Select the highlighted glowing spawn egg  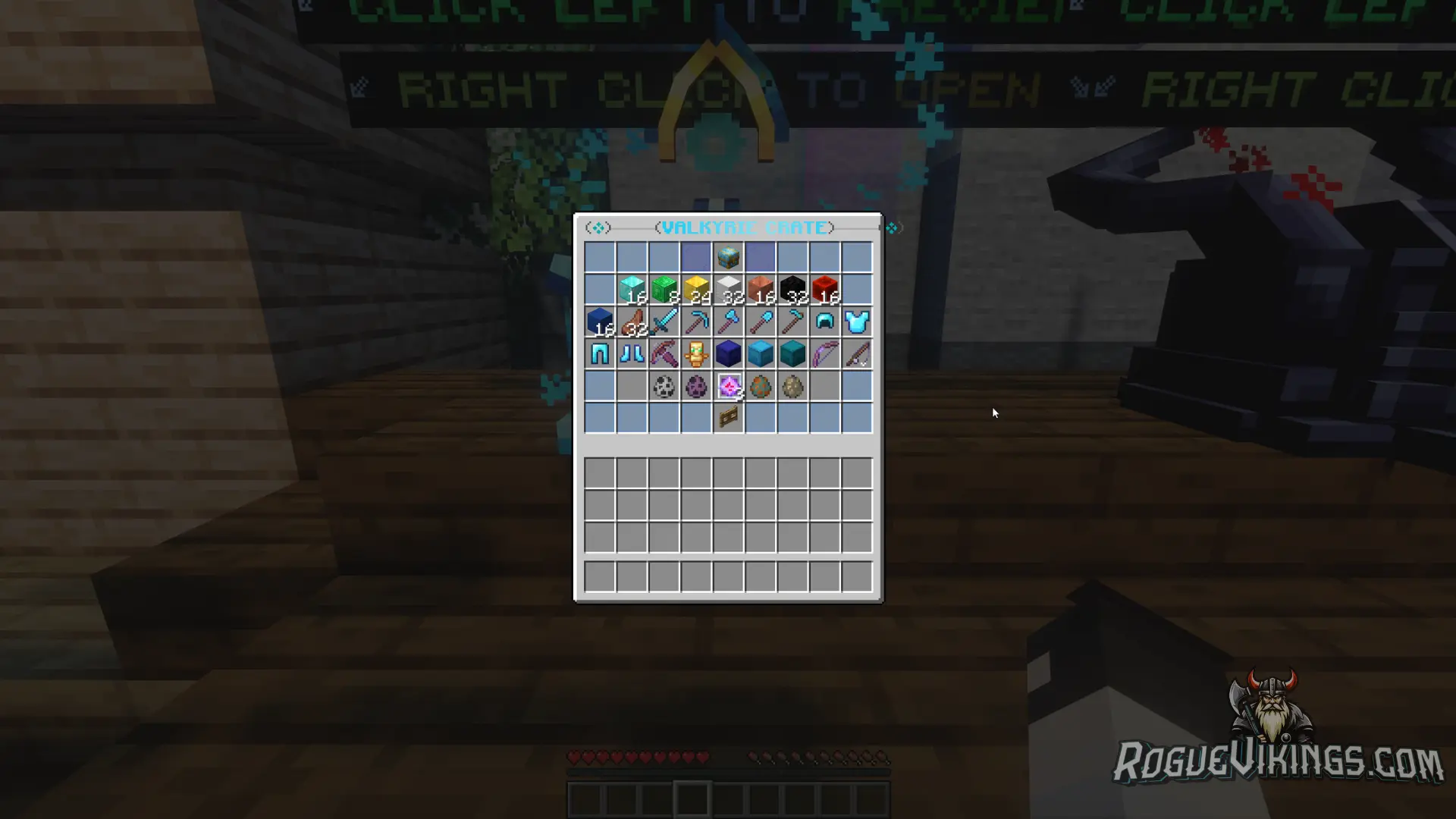729,387
